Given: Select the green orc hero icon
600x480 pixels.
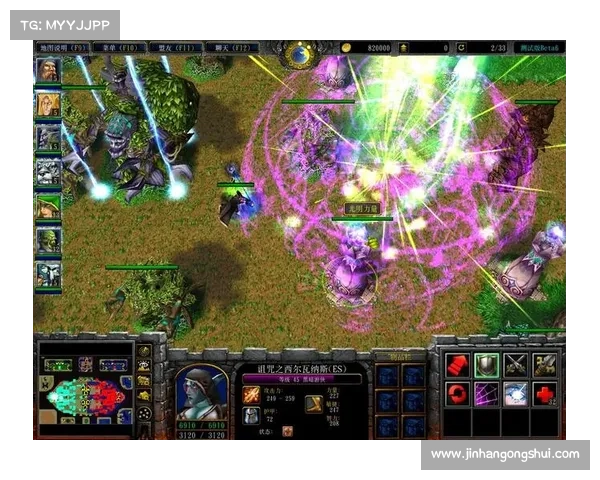Looking at the screenshot, I should click(48, 240).
